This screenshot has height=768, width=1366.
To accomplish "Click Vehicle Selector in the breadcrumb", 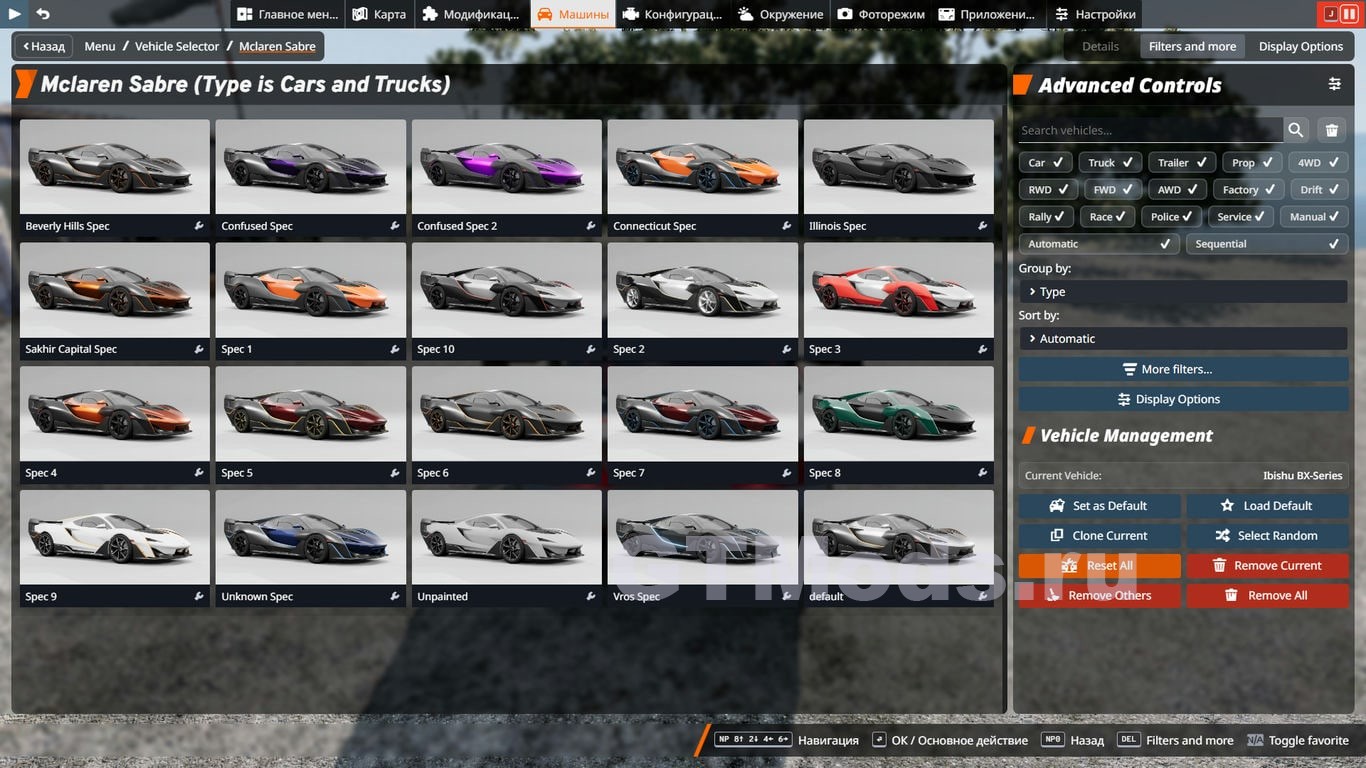I will 177,46.
